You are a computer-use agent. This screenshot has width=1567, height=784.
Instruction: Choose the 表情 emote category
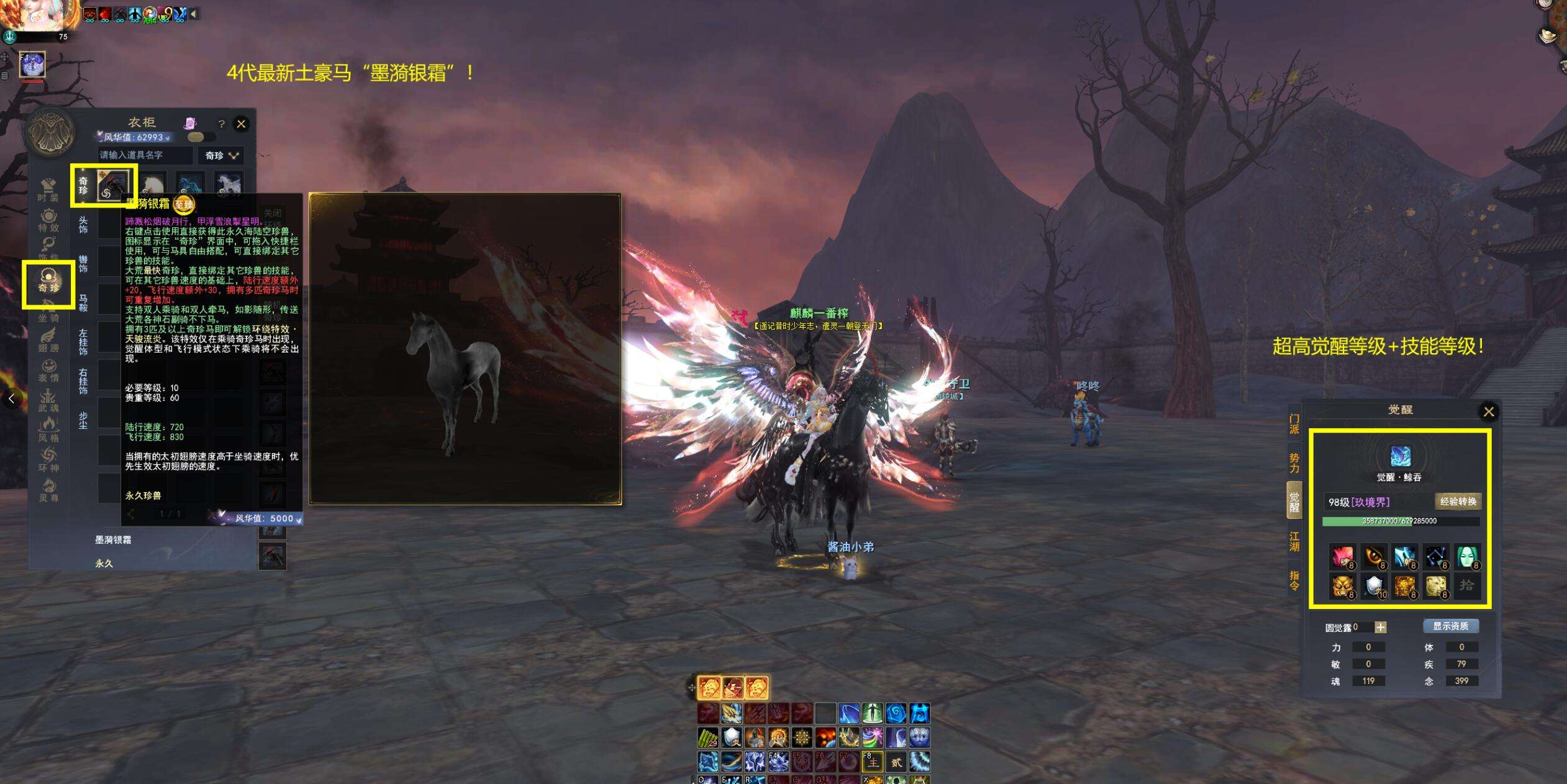pyautogui.click(x=48, y=371)
